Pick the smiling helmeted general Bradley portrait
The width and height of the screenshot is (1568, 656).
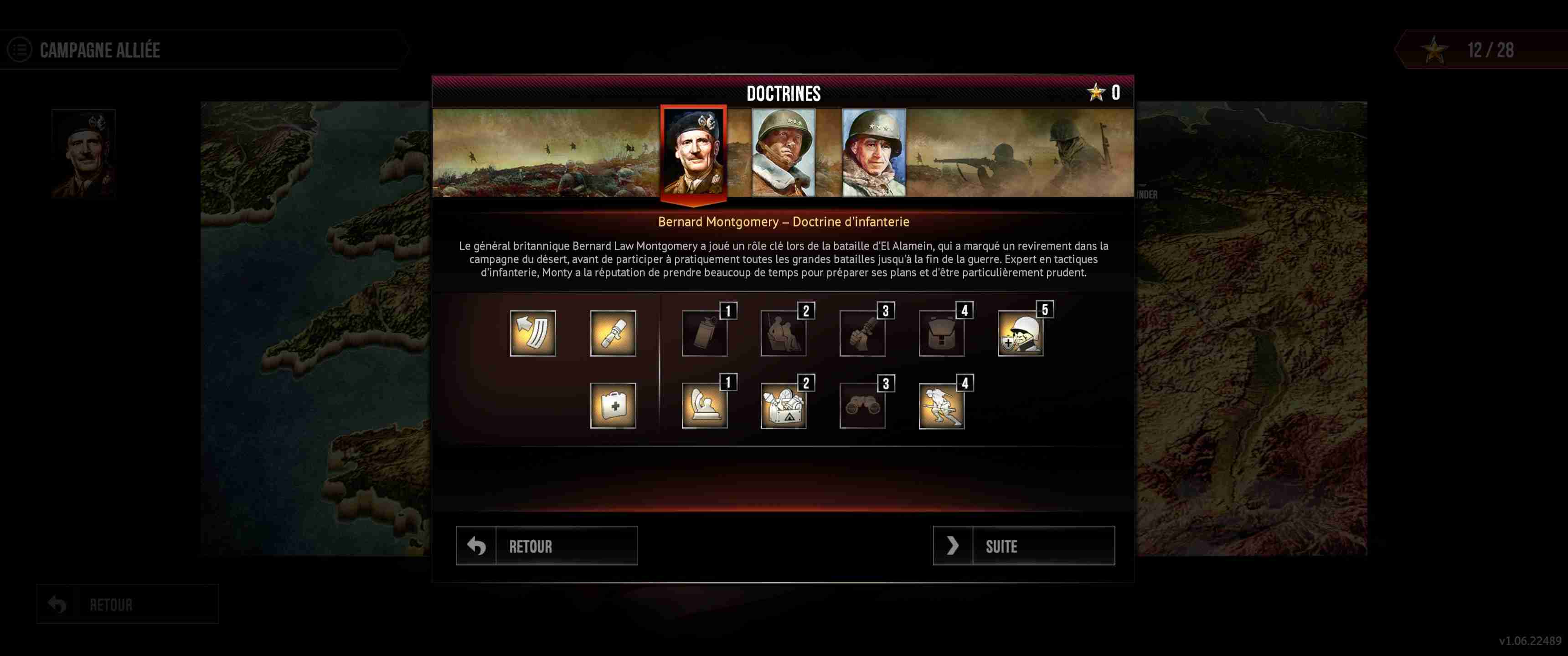pyautogui.click(x=873, y=152)
